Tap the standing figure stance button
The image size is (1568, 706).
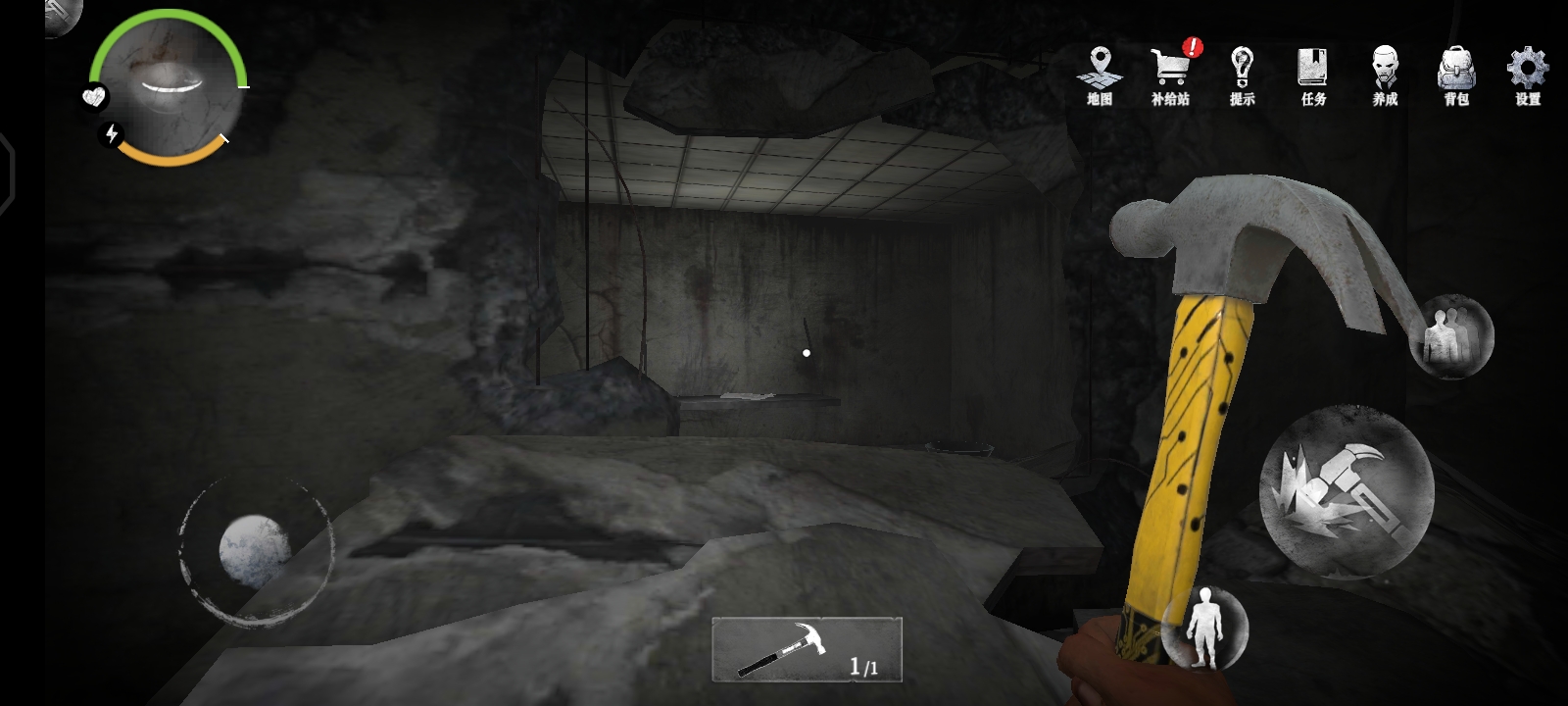(x=1204, y=627)
